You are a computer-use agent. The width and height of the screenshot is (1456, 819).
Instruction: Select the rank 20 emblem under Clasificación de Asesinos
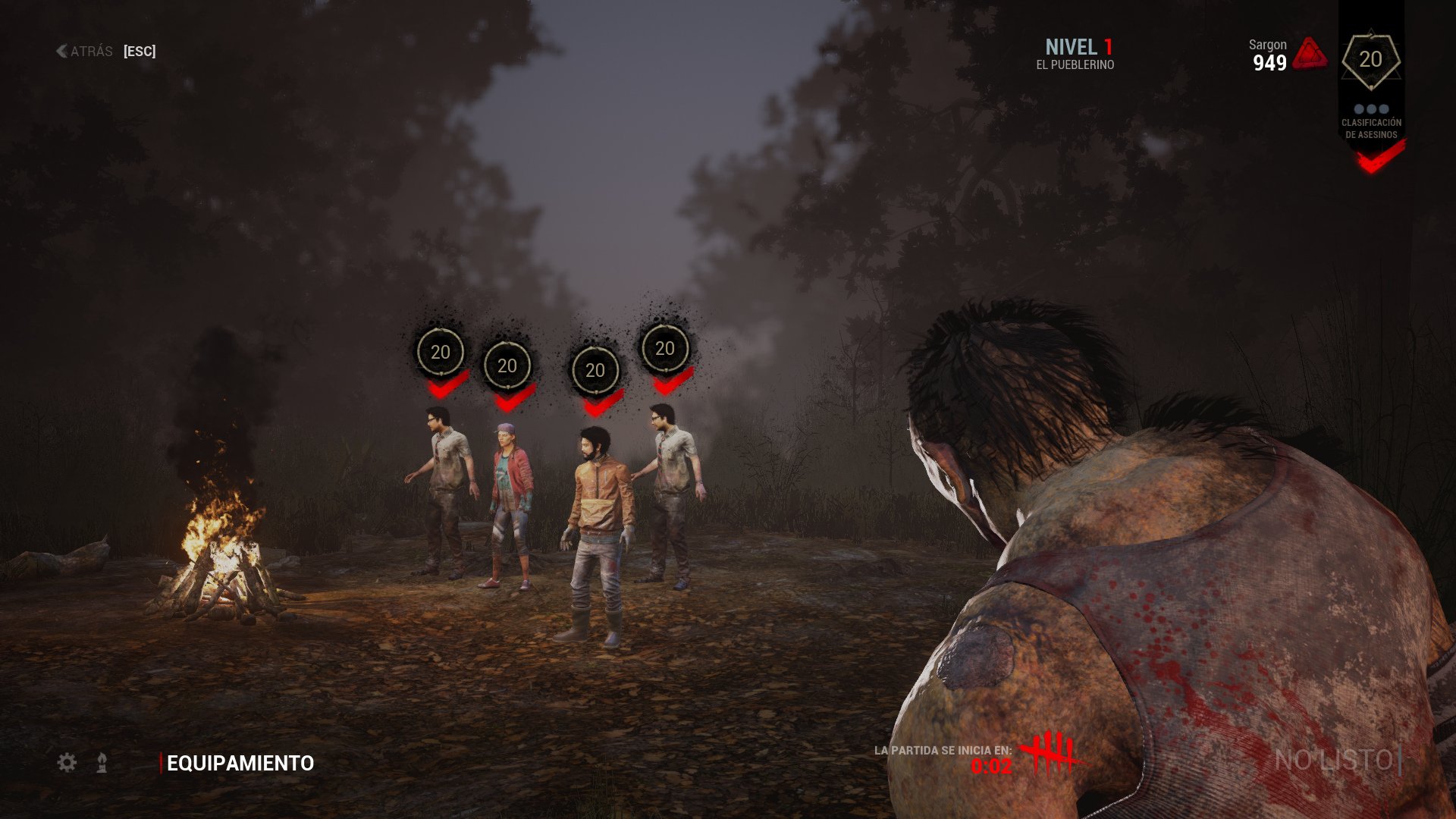1370,59
